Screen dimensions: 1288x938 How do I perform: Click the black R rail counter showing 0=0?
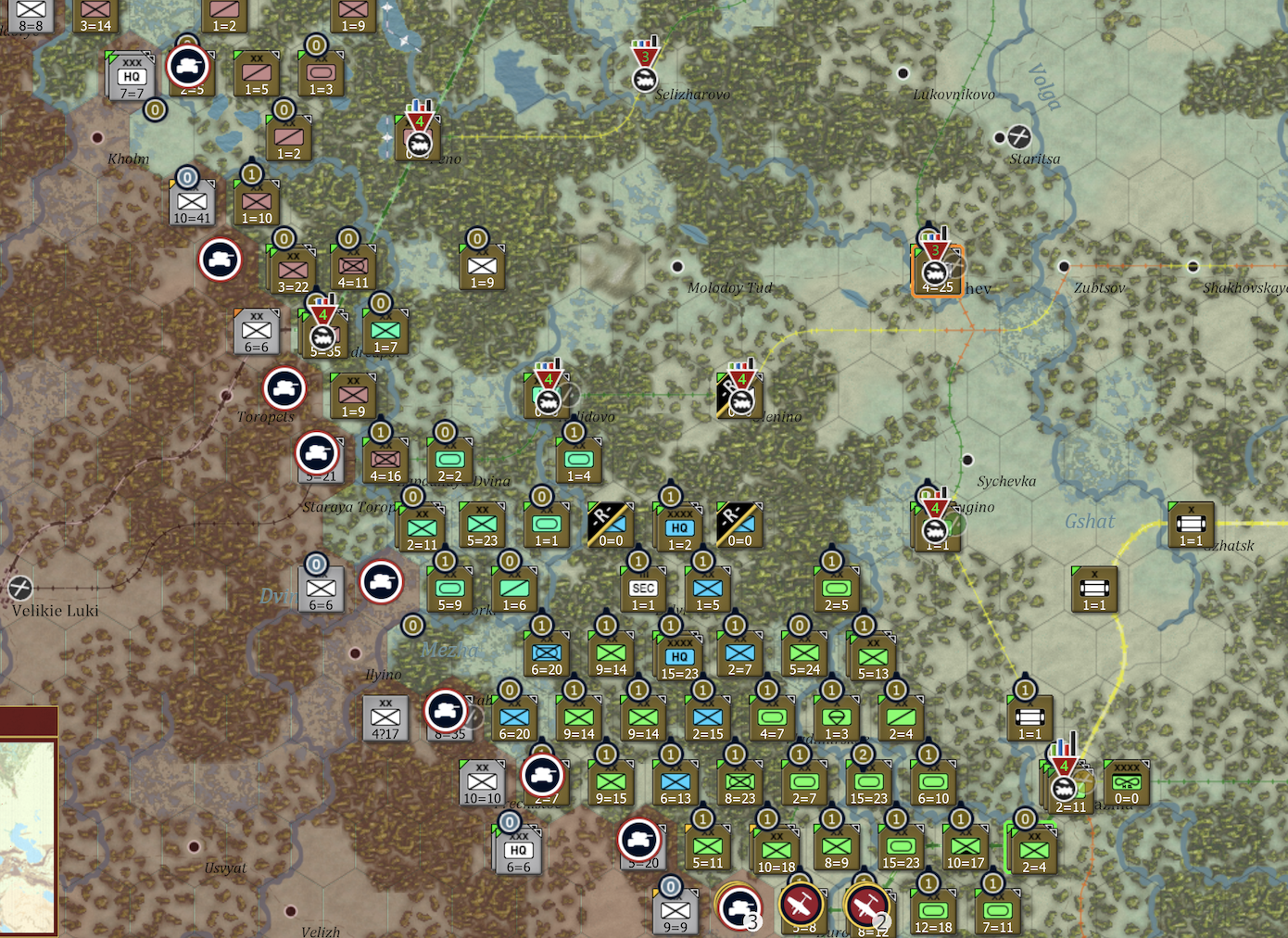(612, 526)
